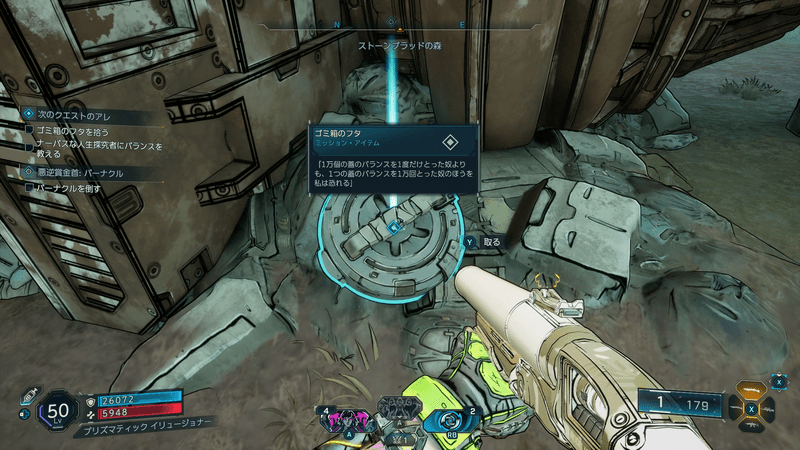Select the バーナクルを倒す objective
Image resolution: width=800 pixels, height=450 pixels.
(x=70, y=188)
